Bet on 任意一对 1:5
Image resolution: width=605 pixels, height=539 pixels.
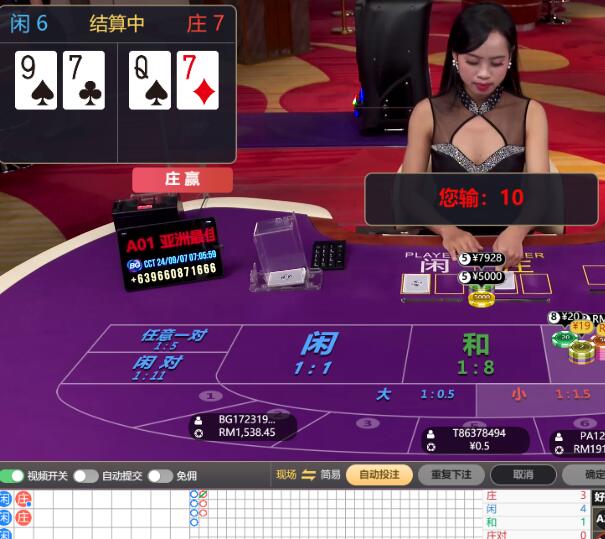click(x=172, y=339)
